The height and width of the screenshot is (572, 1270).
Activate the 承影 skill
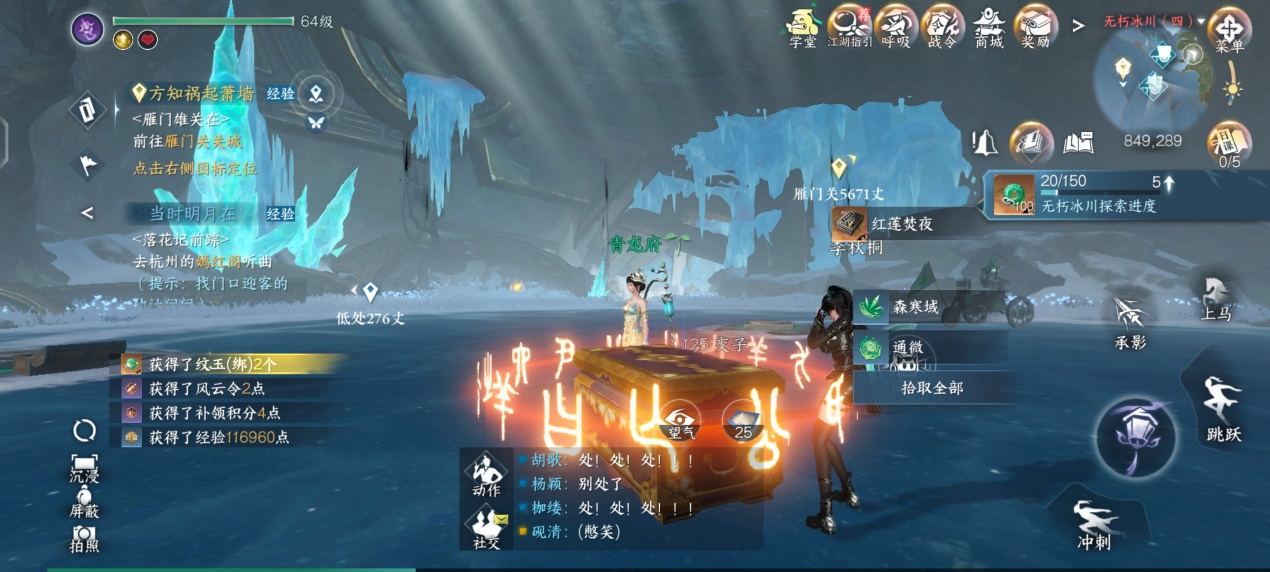tap(1130, 322)
